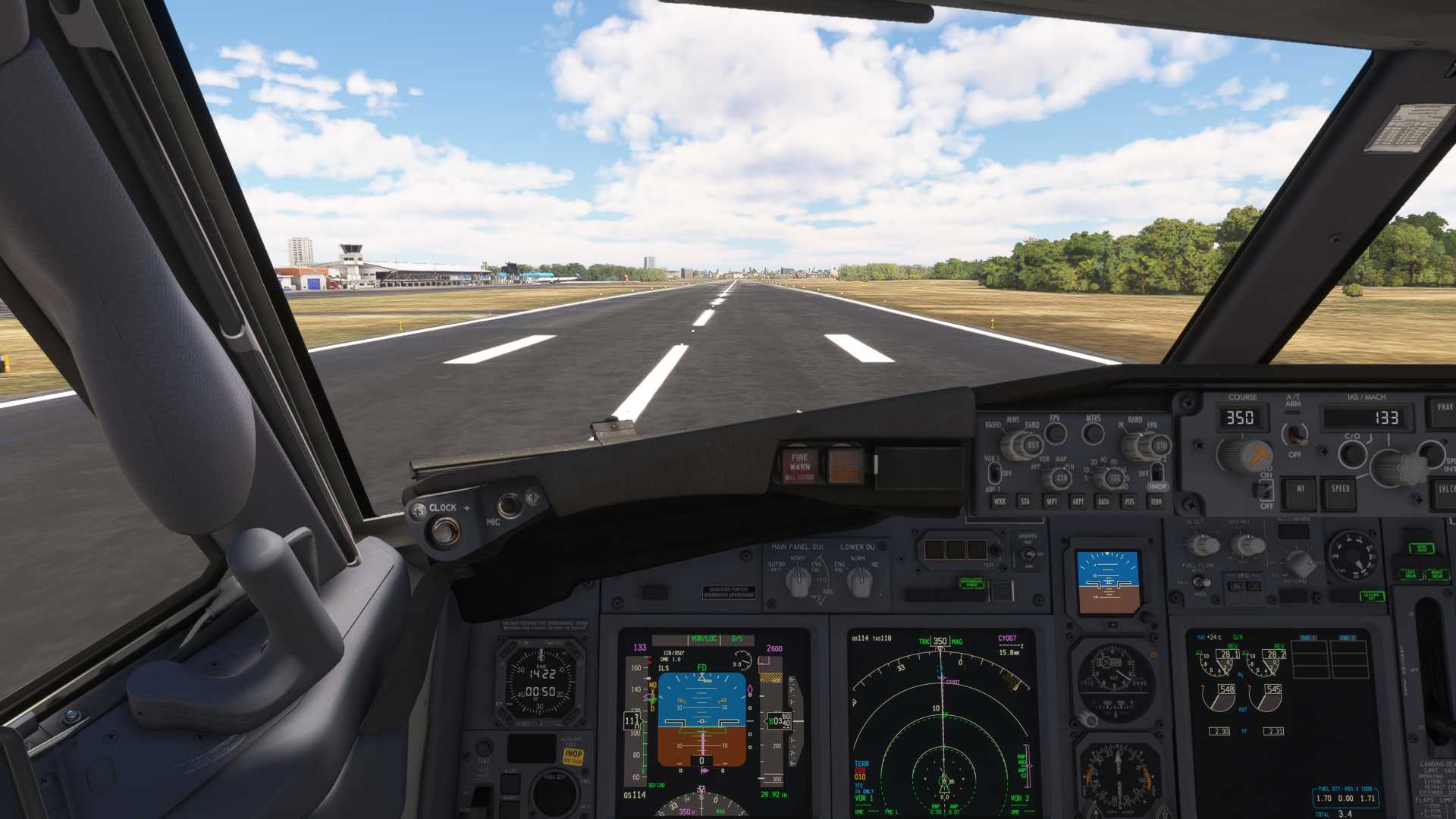Enable the TERR terrain display button
Screen dimensions: 1456x819
(x=1156, y=501)
